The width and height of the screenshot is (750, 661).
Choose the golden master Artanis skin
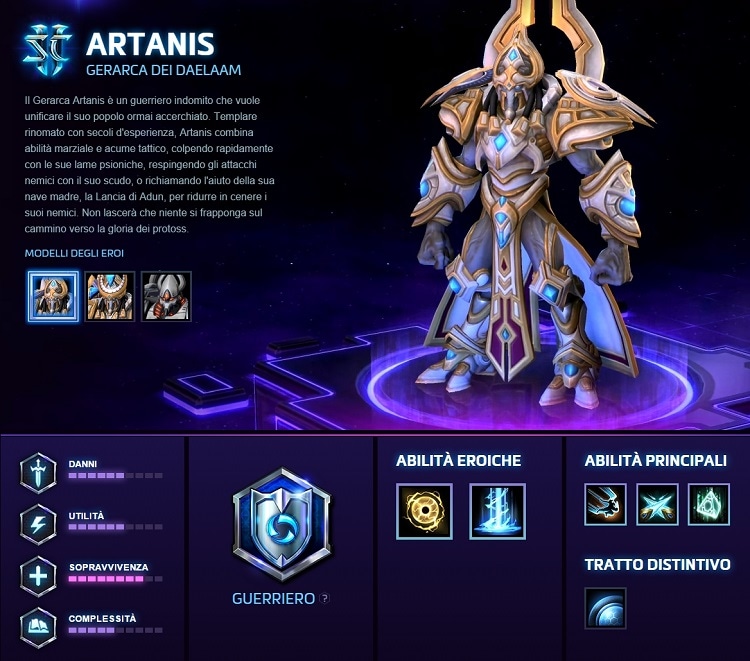click(x=110, y=296)
